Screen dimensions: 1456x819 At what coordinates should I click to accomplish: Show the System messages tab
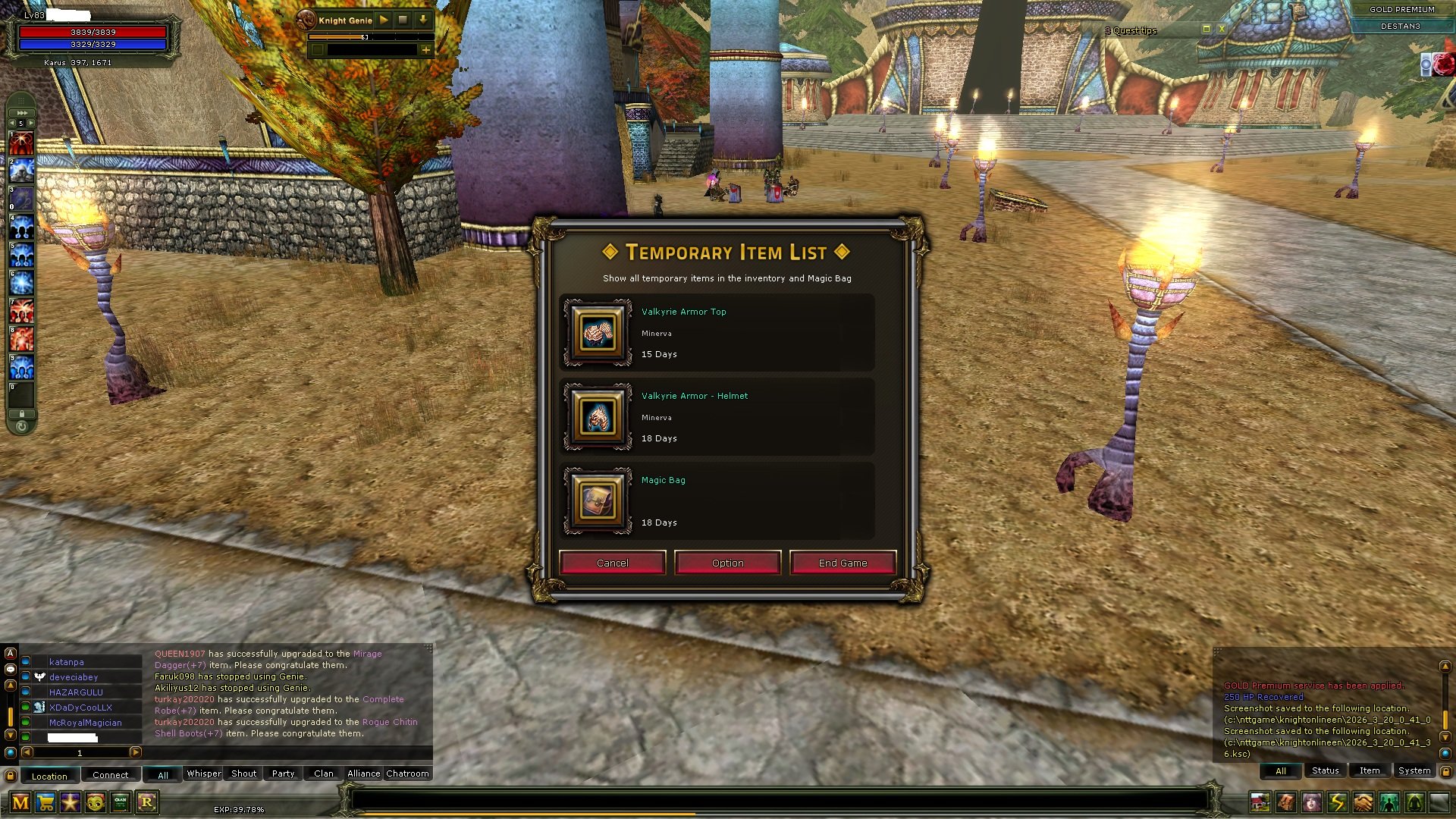(x=1414, y=770)
